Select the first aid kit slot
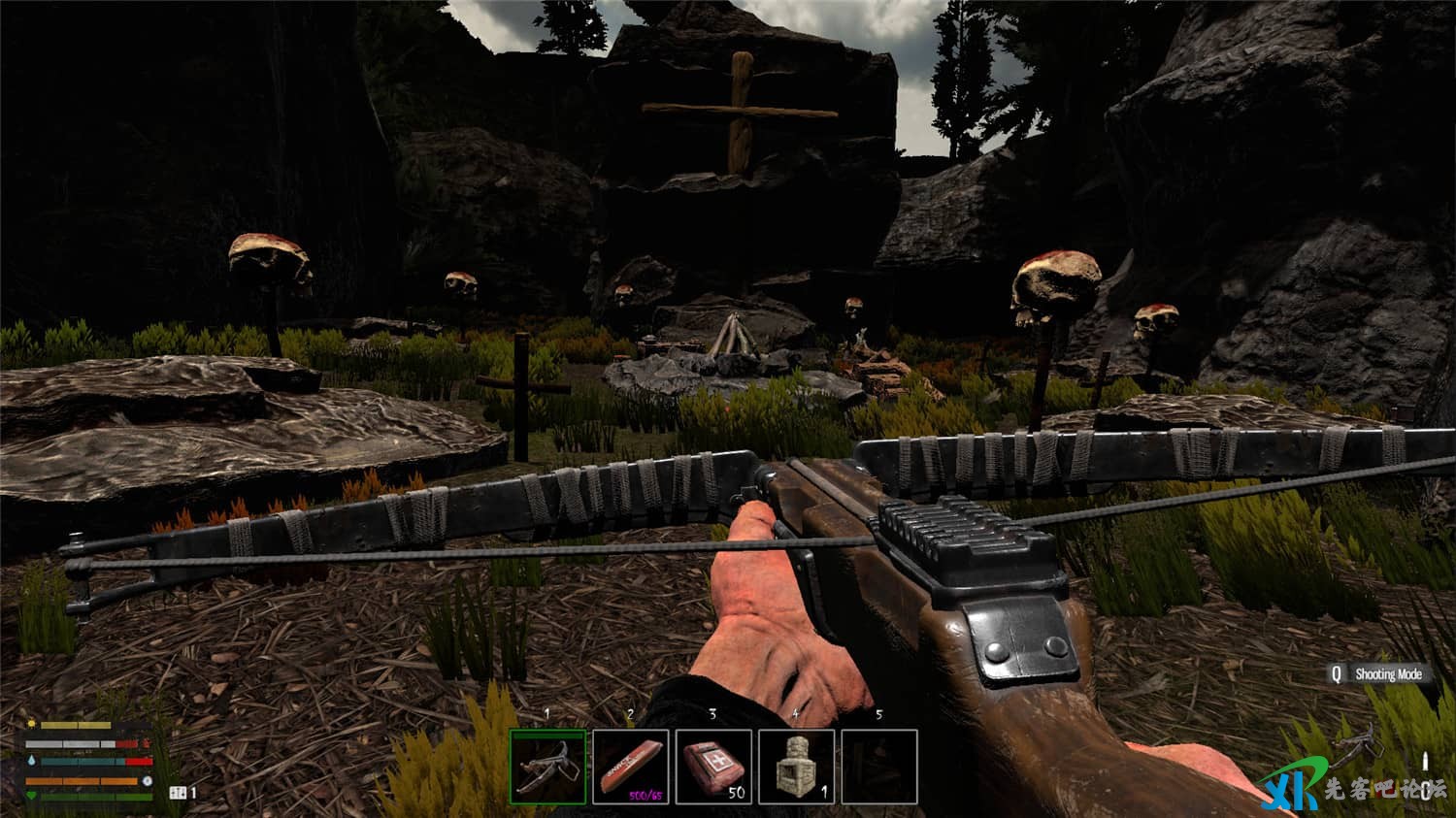Image resolution: width=1456 pixels, height=818 pixels. [x=713, y=767]
